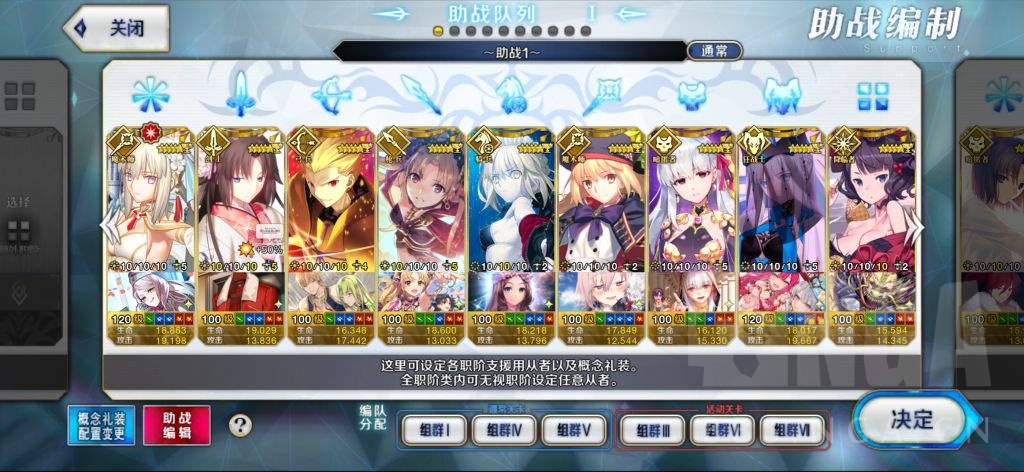Toggle the 通常 mode button
This screenshot has height=472, width=1024.
tap(714, 51)
